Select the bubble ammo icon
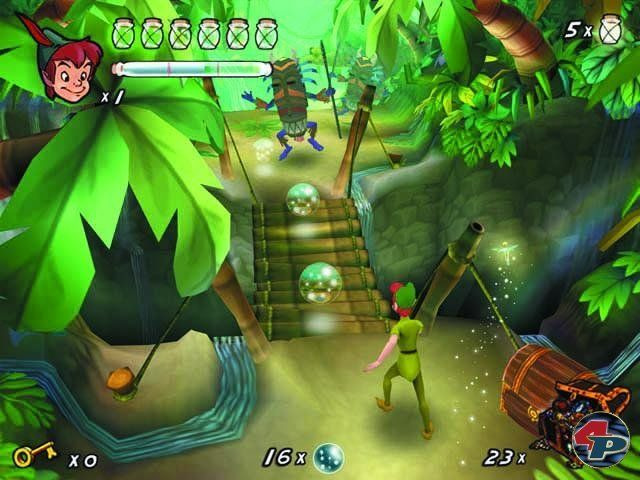 328,457
